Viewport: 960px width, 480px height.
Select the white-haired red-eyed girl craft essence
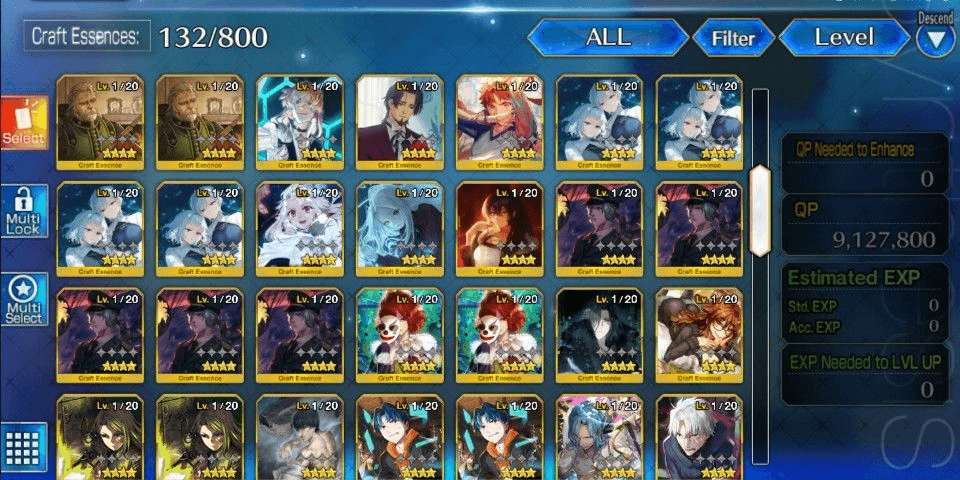tap(300, 227)
